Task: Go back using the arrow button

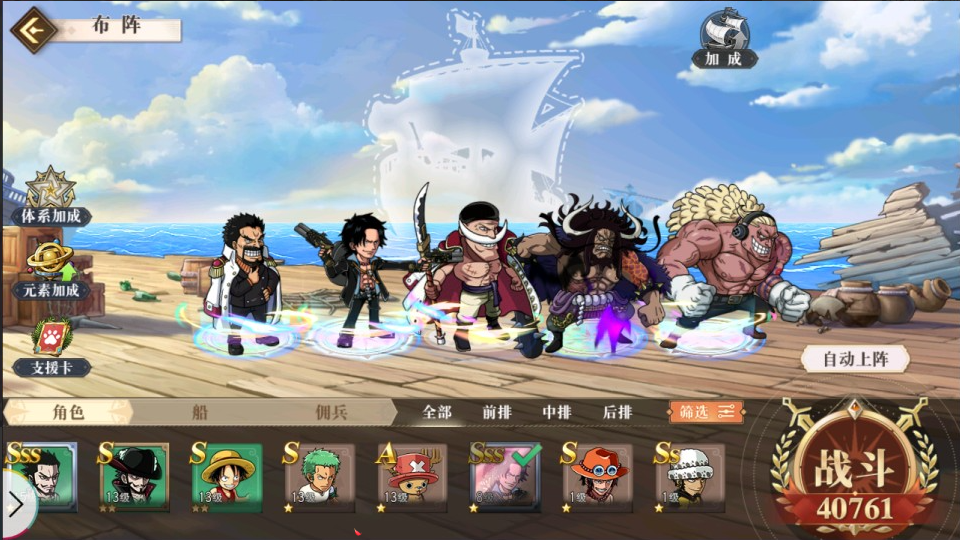Action: (33, 30)
